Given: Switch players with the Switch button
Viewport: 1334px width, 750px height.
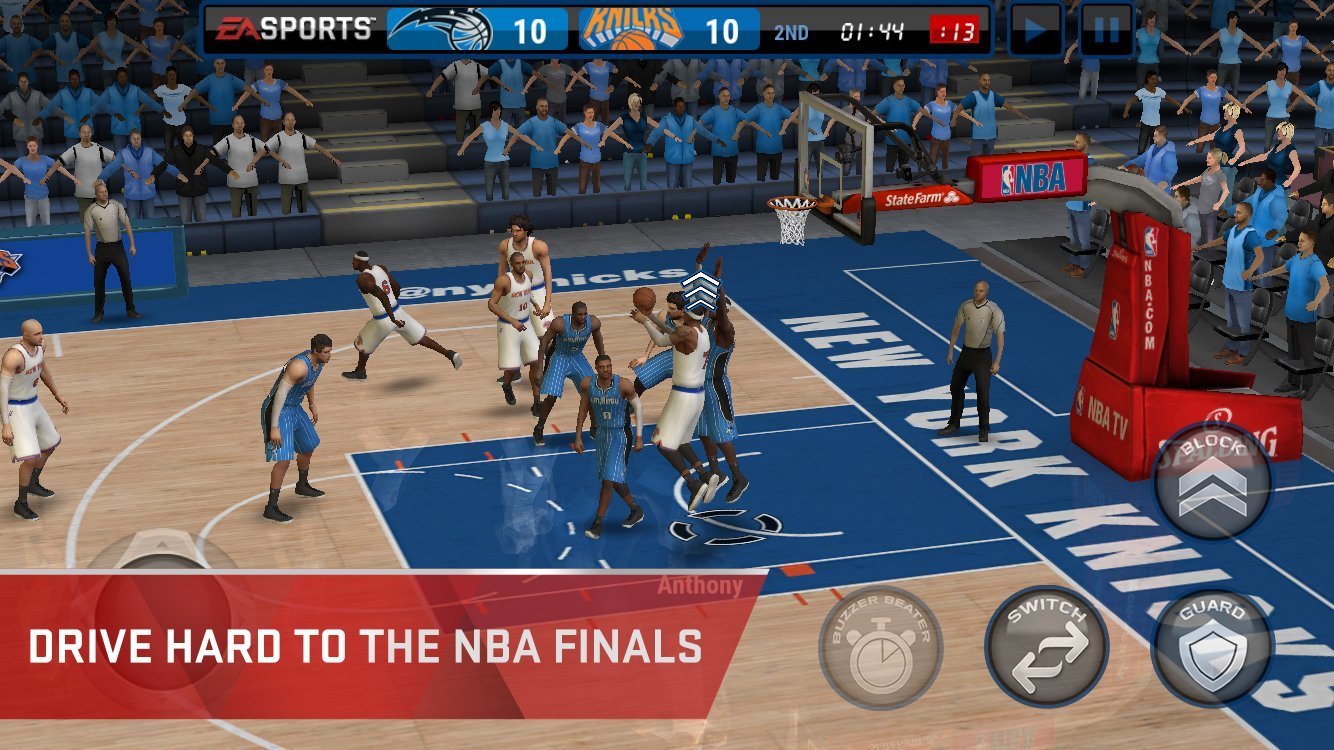Looking at the screenshot, I should [1046, 647].
